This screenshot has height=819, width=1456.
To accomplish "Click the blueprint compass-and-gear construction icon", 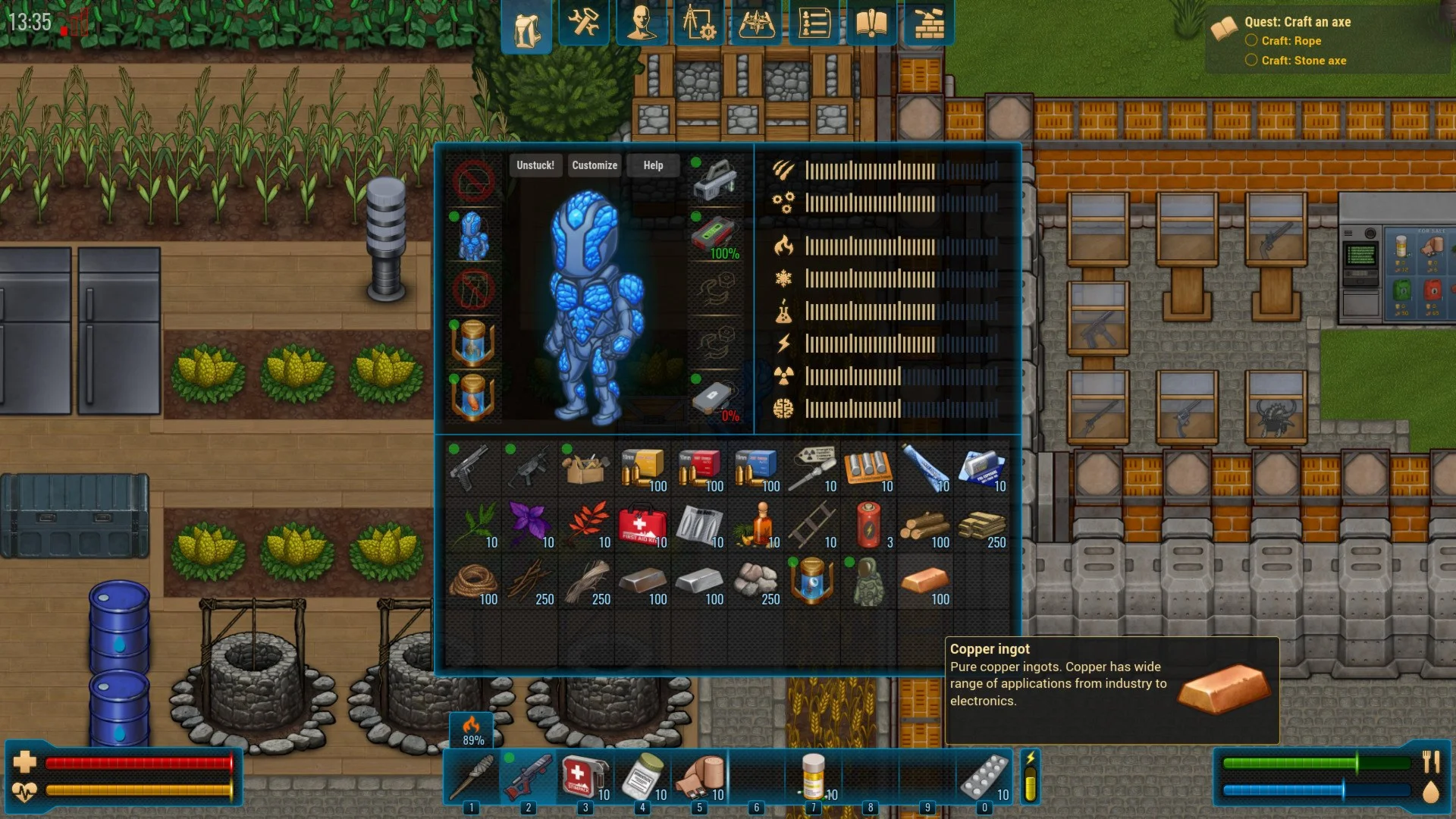I will pos(700,24).
